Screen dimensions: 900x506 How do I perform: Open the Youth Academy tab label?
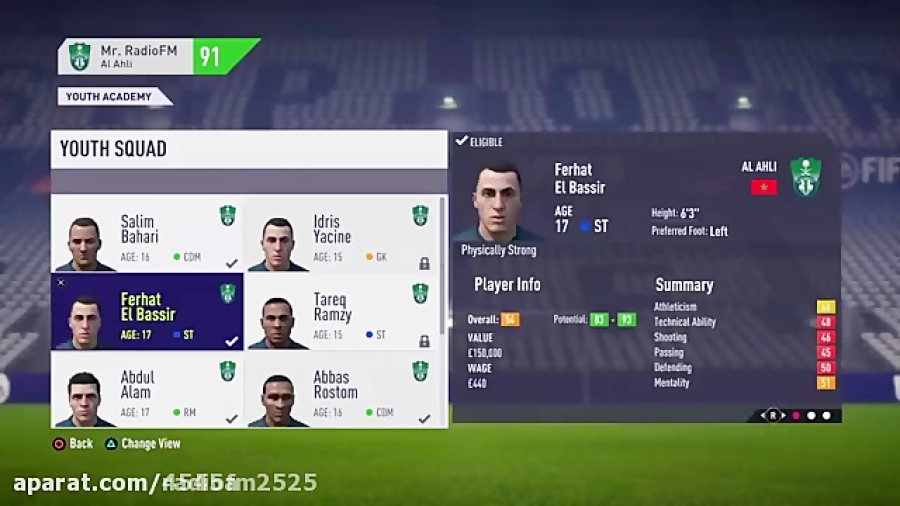(112, 97)
